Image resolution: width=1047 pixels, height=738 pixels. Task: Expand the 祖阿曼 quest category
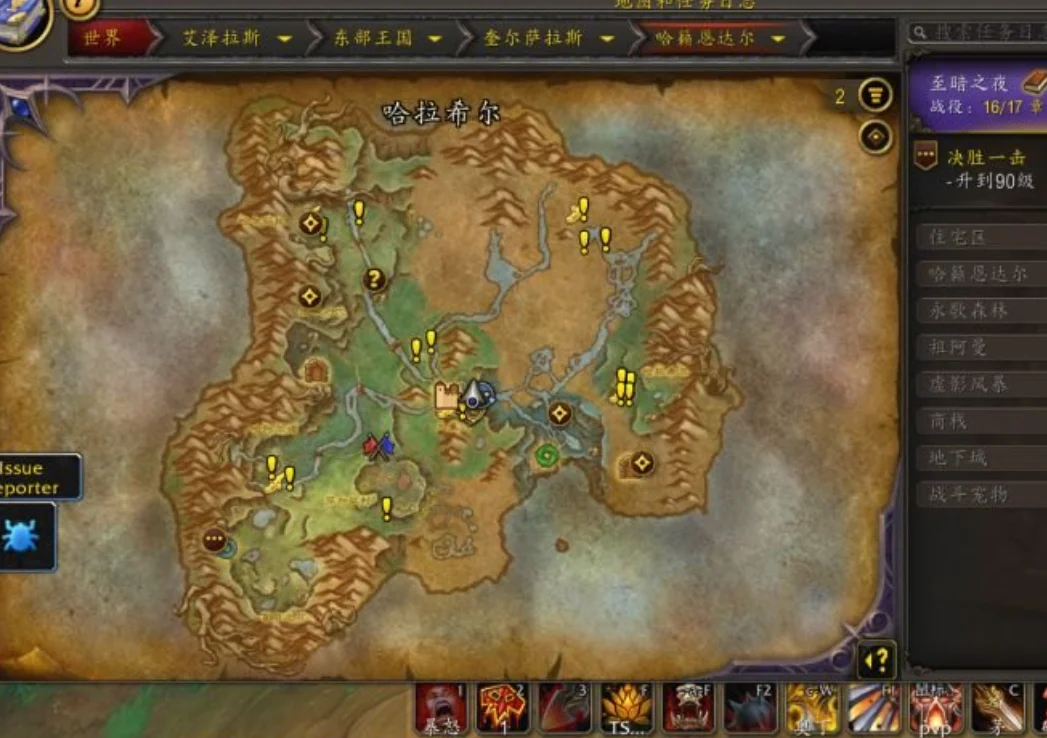(981, 348)
